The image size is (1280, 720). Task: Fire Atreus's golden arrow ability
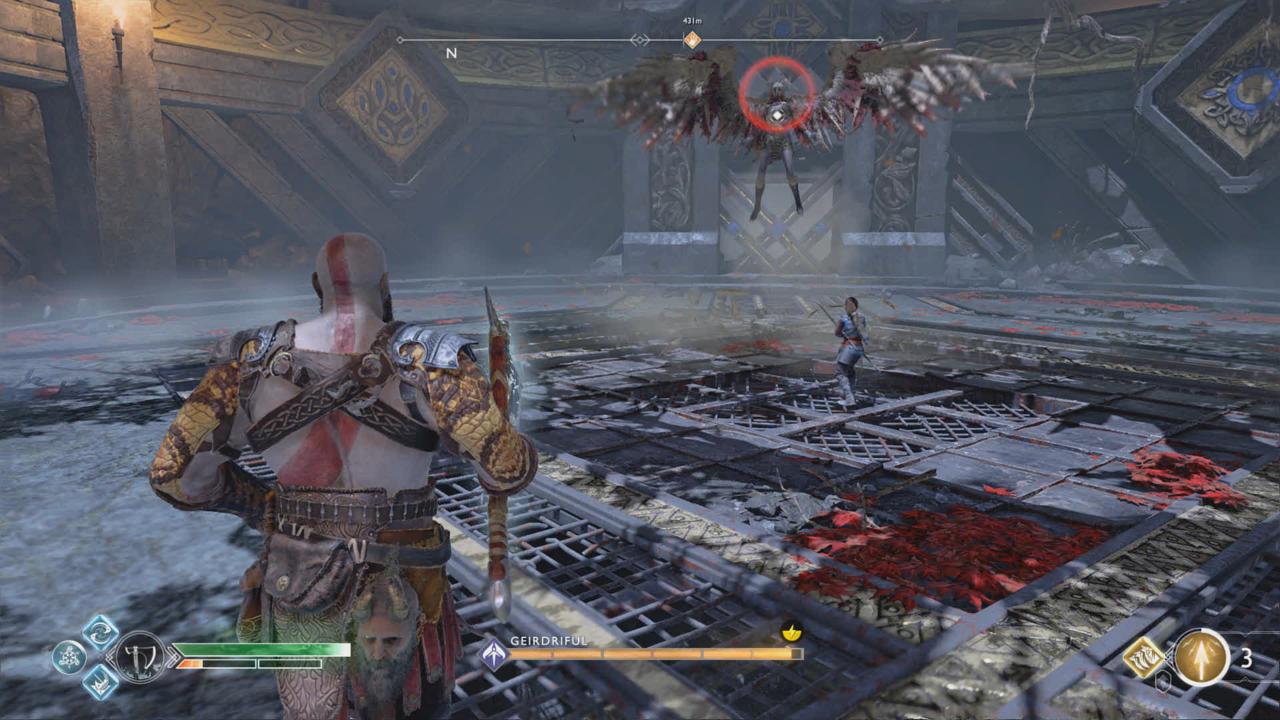coord(1201,657)
